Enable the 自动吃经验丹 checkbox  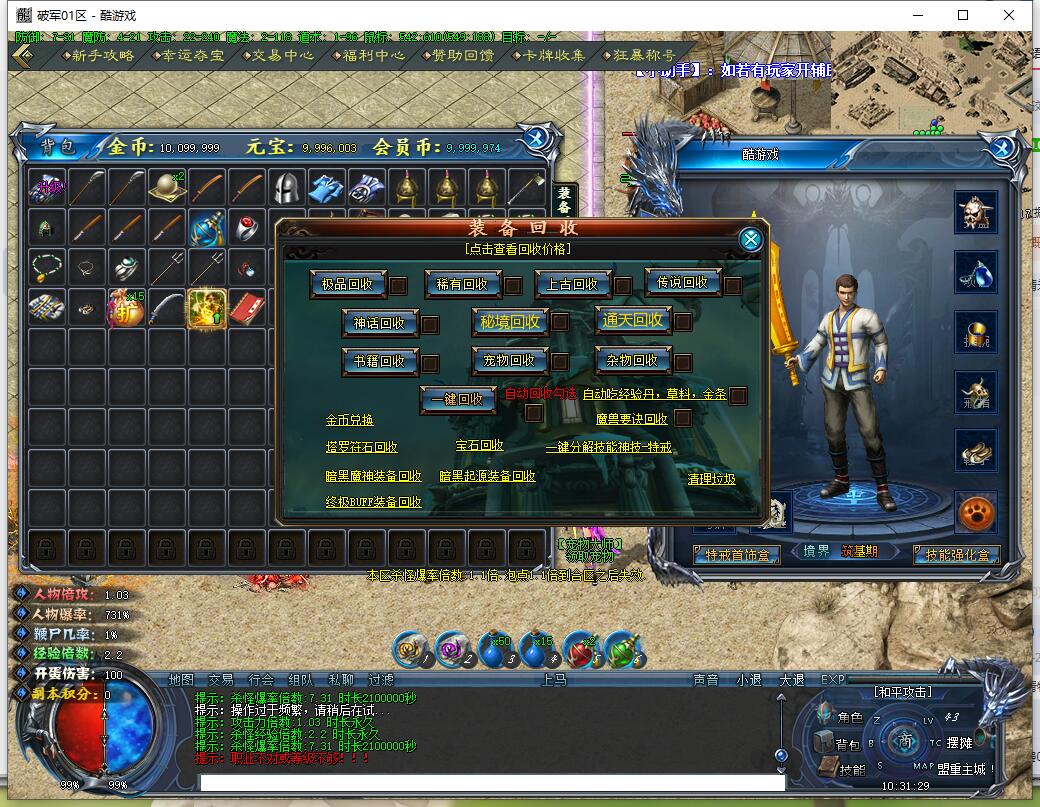(x=738, y=396)
